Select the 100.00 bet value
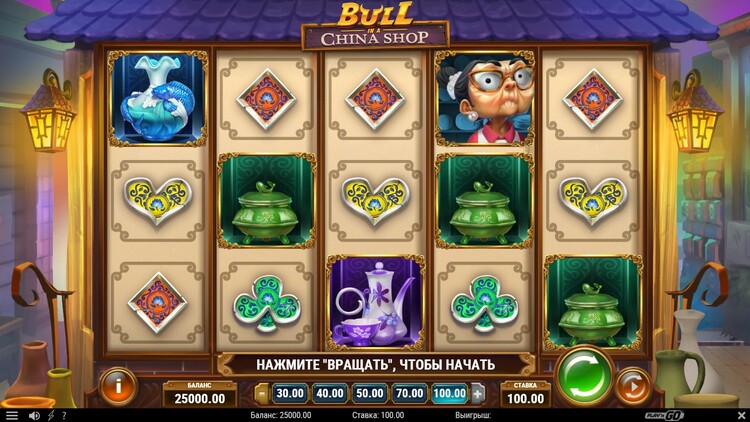Viewport: 750px width, 422px height. click(x=449, y=393)
